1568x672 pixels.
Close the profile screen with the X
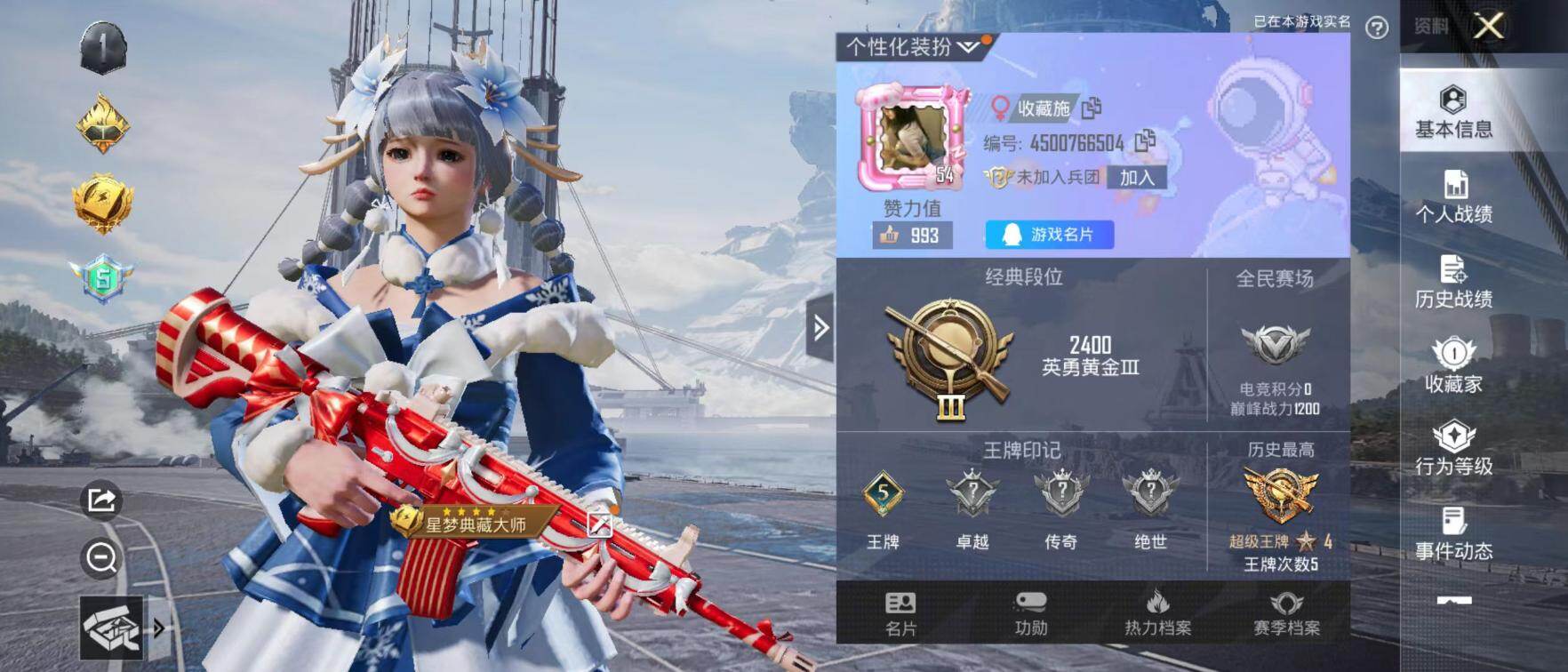(1489, 27)
